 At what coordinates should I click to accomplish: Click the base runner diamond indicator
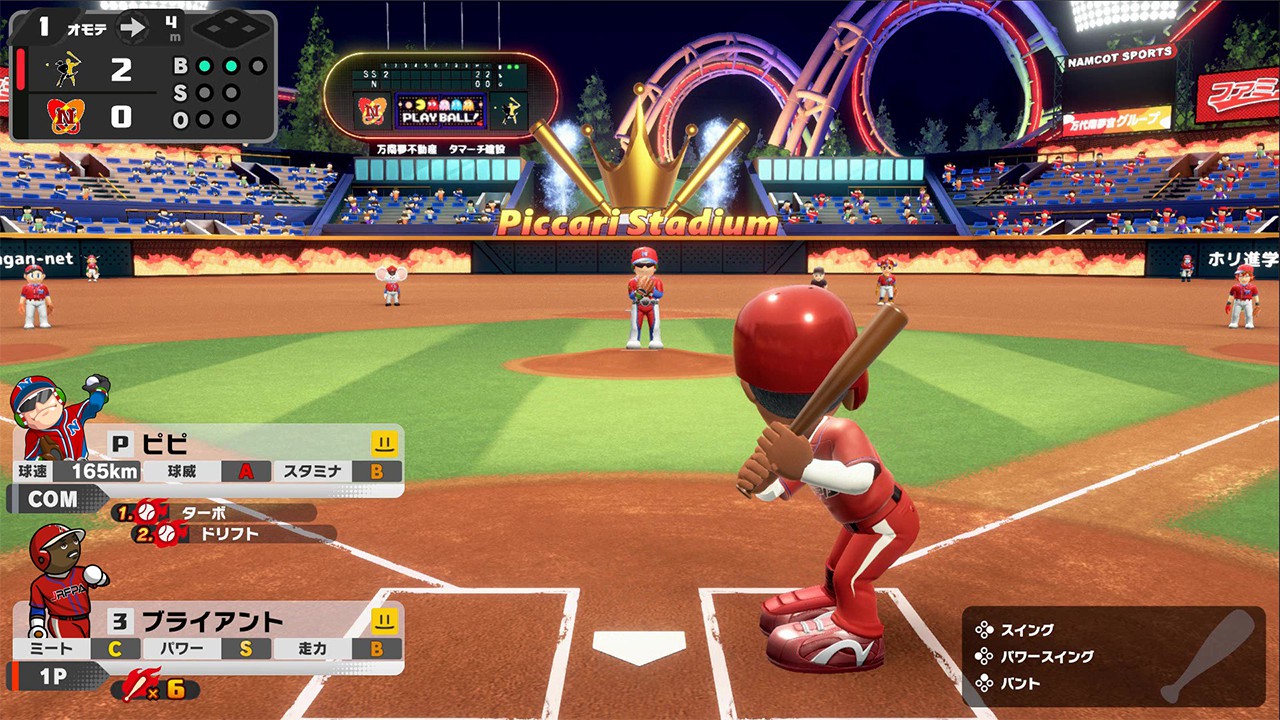coord(230,28)
